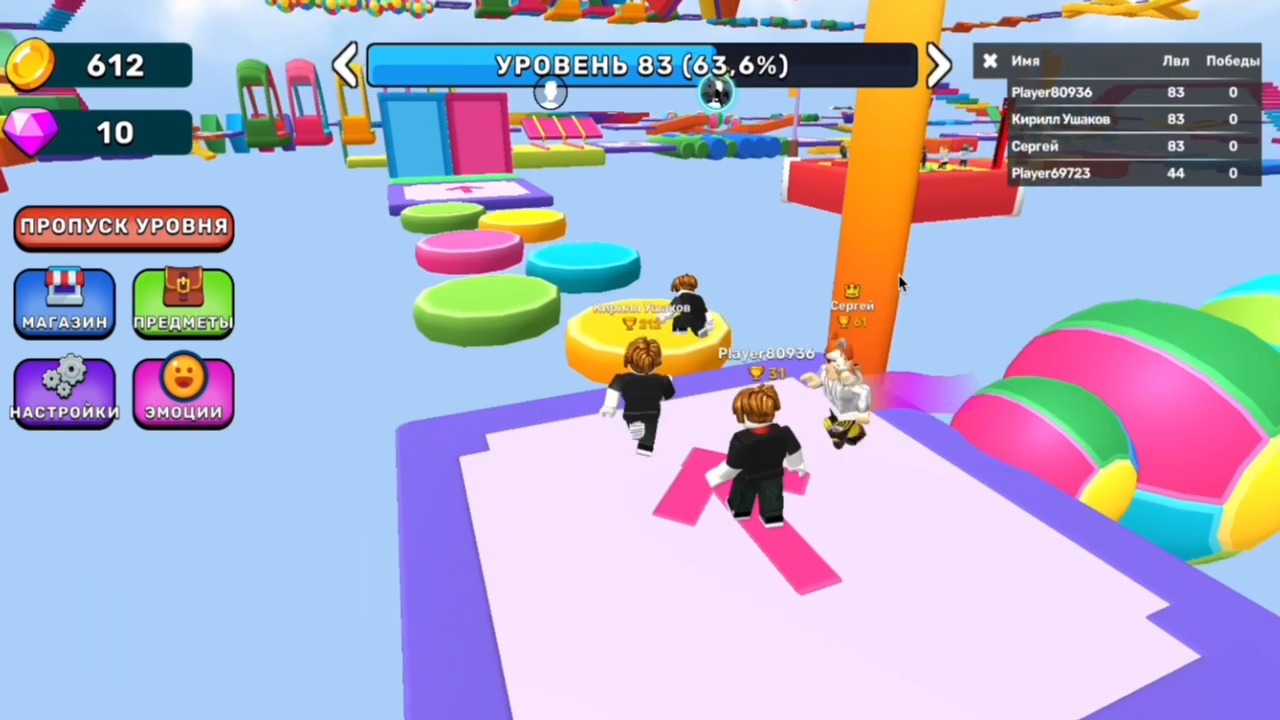Click the Победы column header
Image resolution: width=1280 pixels, height=720 pixels.
coord(1232,61)
